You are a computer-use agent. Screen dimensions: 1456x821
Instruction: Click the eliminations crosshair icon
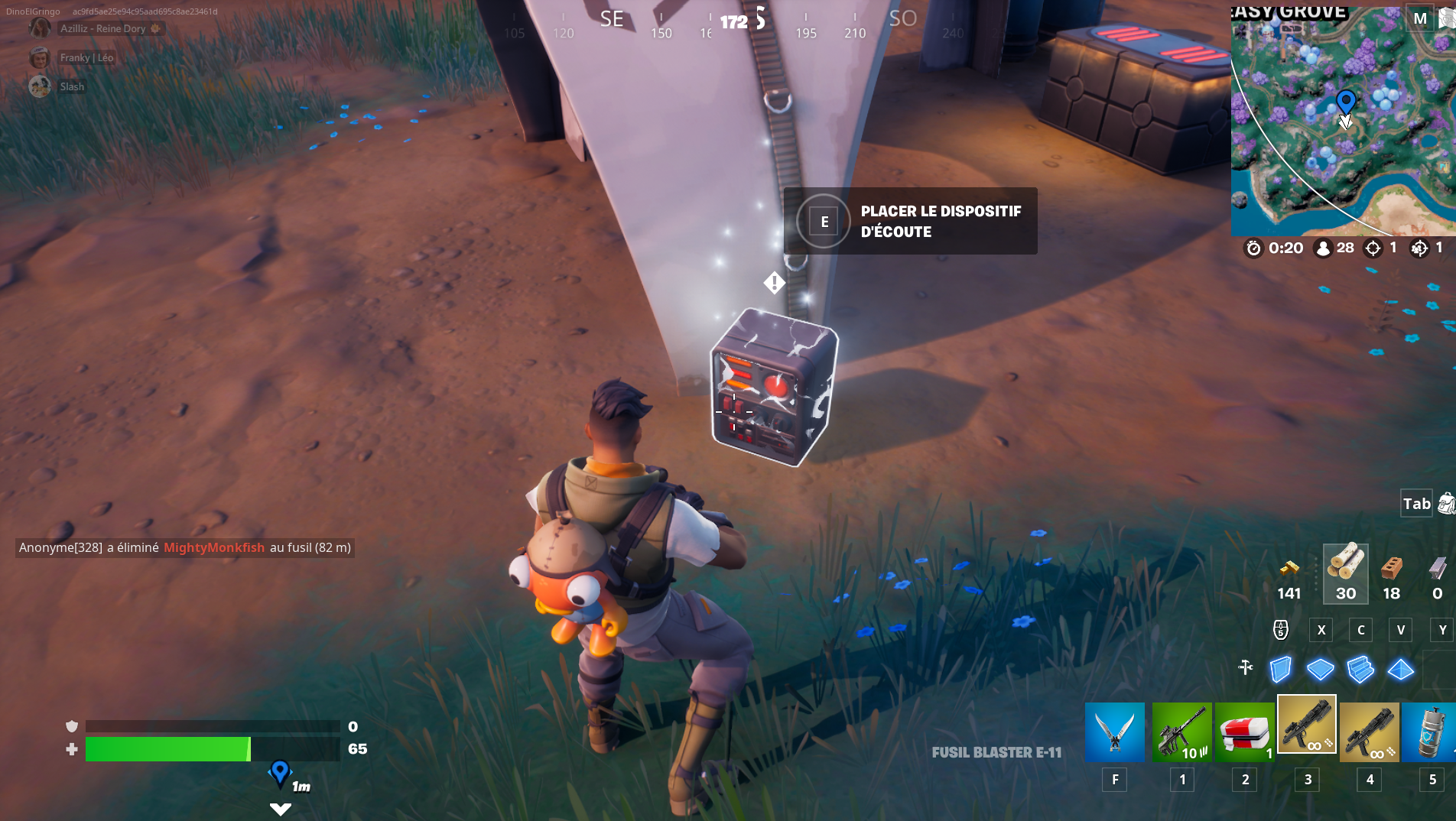tap(1374, 248)
